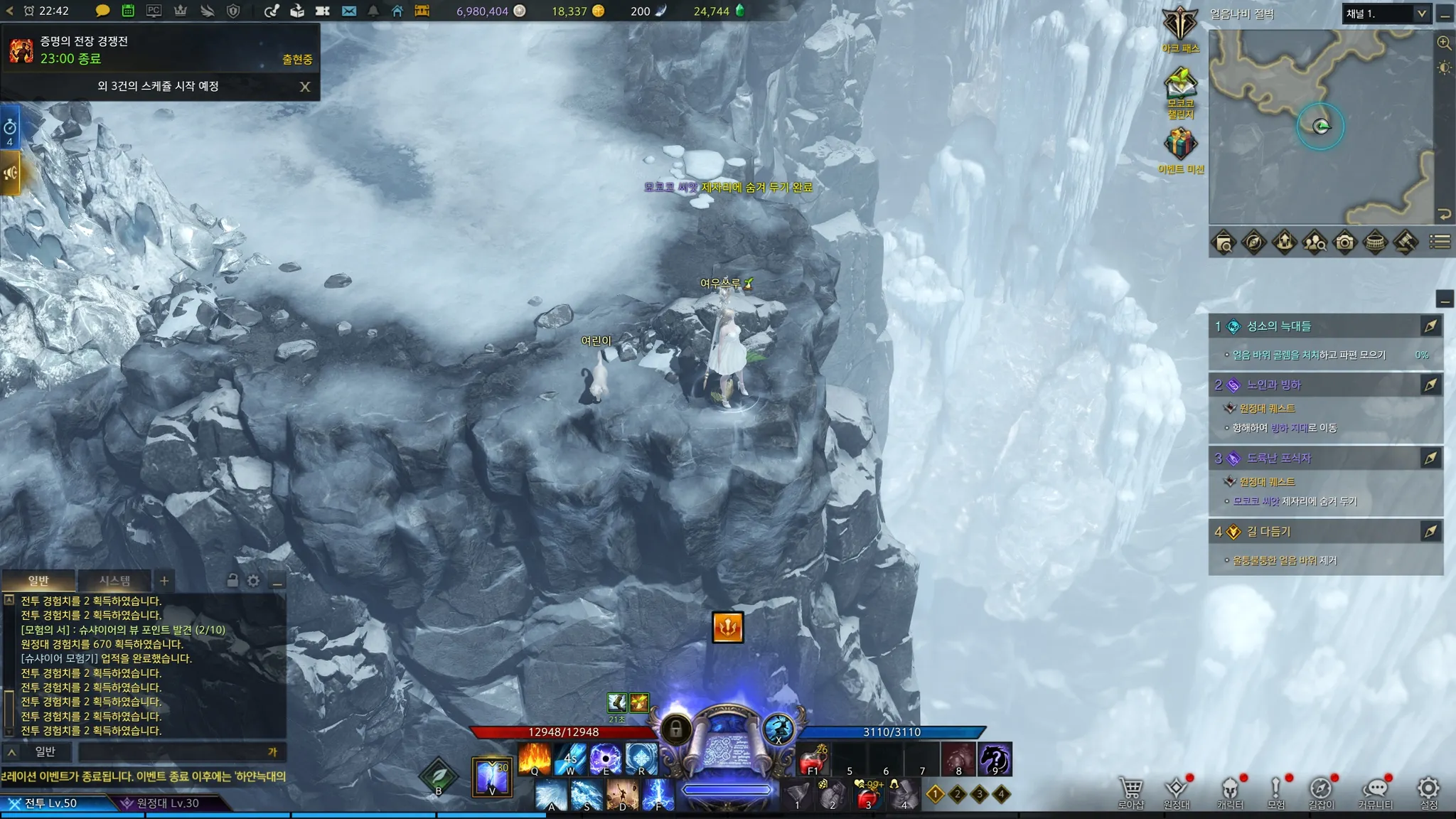Viewport: 1456px width, 819px height.
Task: Activate the fire skill on Q
Action: click(x=535, y=759)
